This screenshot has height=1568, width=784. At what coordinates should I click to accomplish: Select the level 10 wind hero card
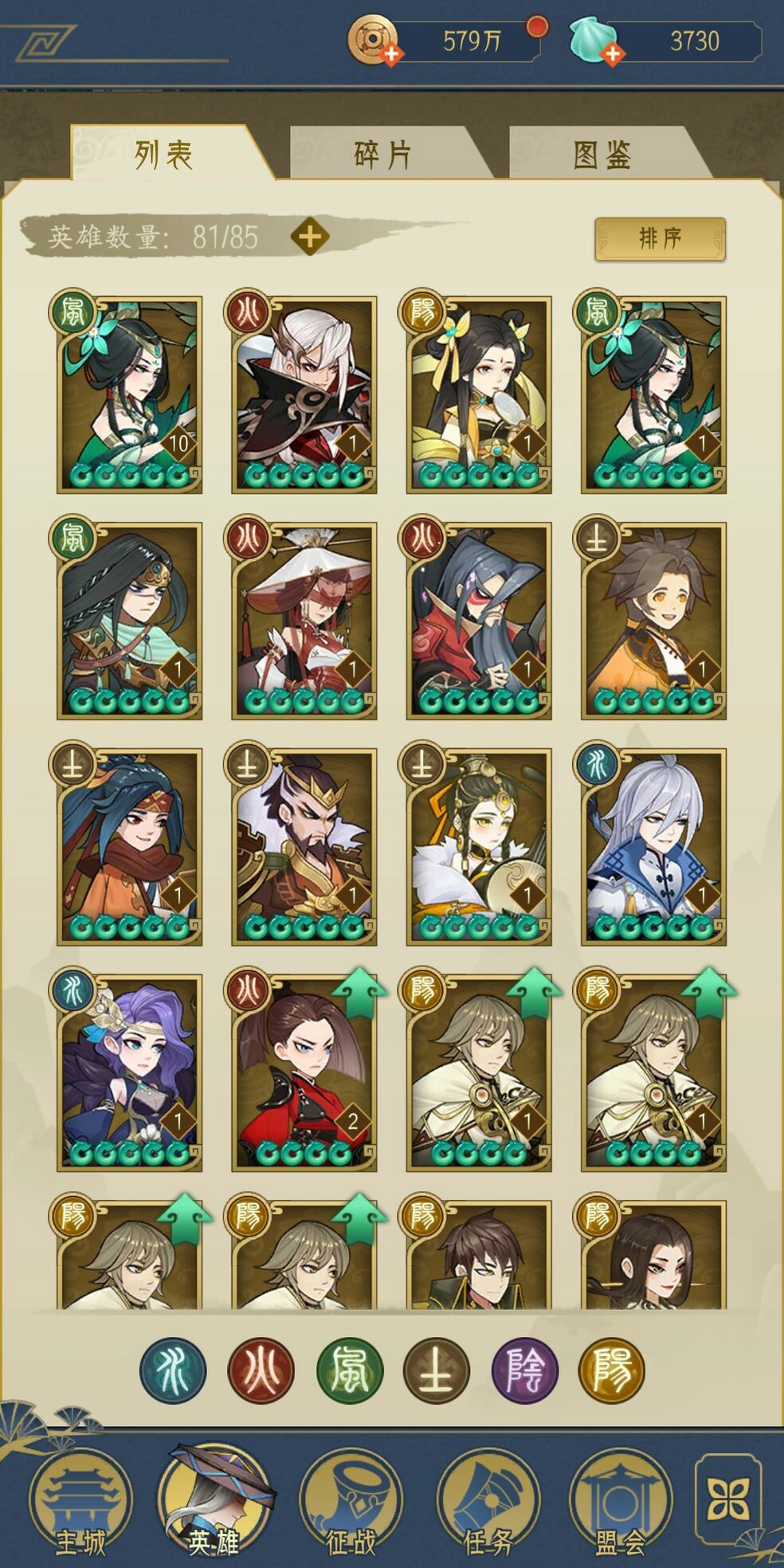[129, 394]
